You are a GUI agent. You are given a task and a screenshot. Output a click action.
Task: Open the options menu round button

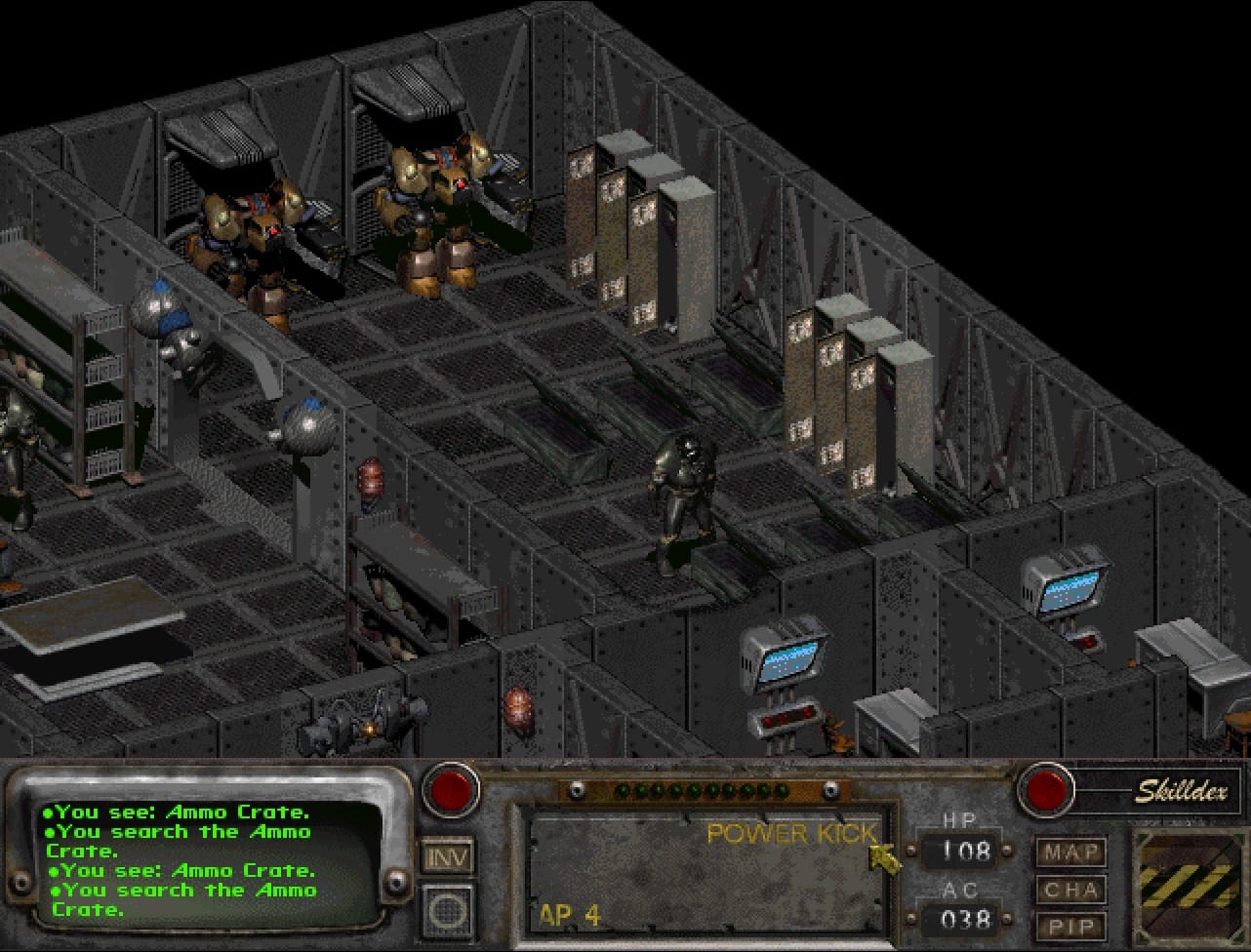coord(449,910)
